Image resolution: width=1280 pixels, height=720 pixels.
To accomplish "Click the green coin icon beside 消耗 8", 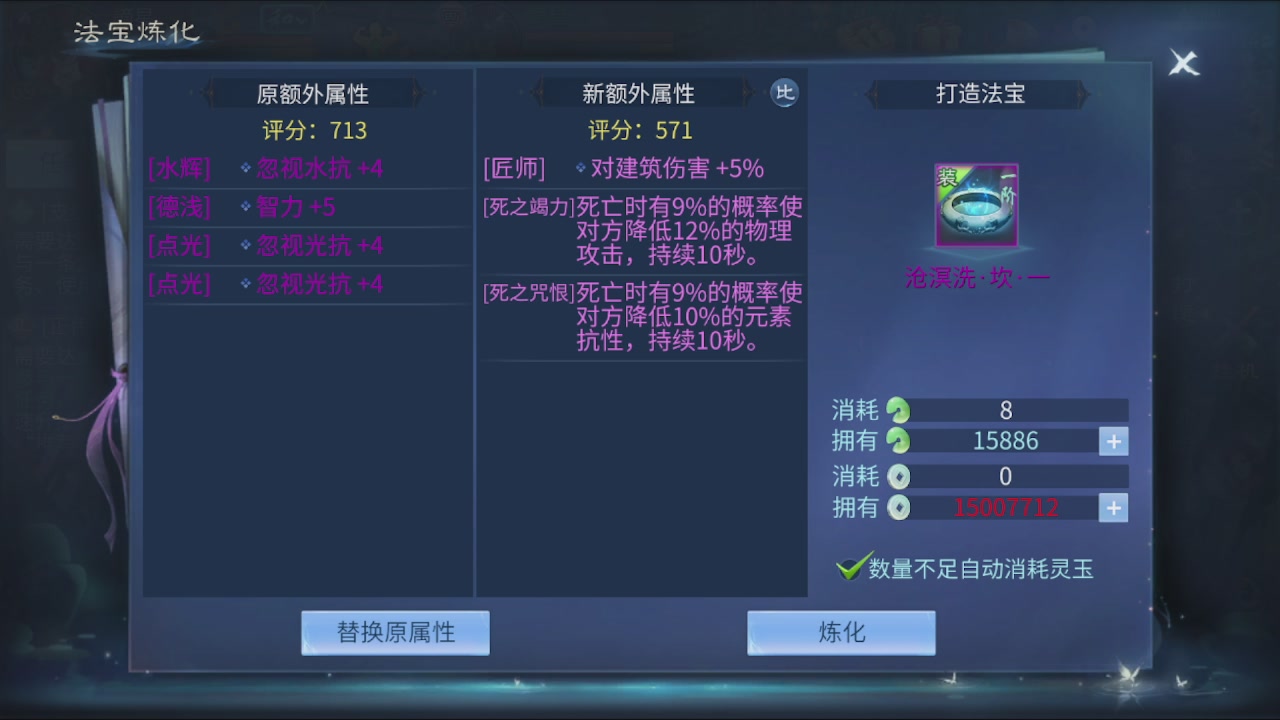I will [x=898, y=409].
